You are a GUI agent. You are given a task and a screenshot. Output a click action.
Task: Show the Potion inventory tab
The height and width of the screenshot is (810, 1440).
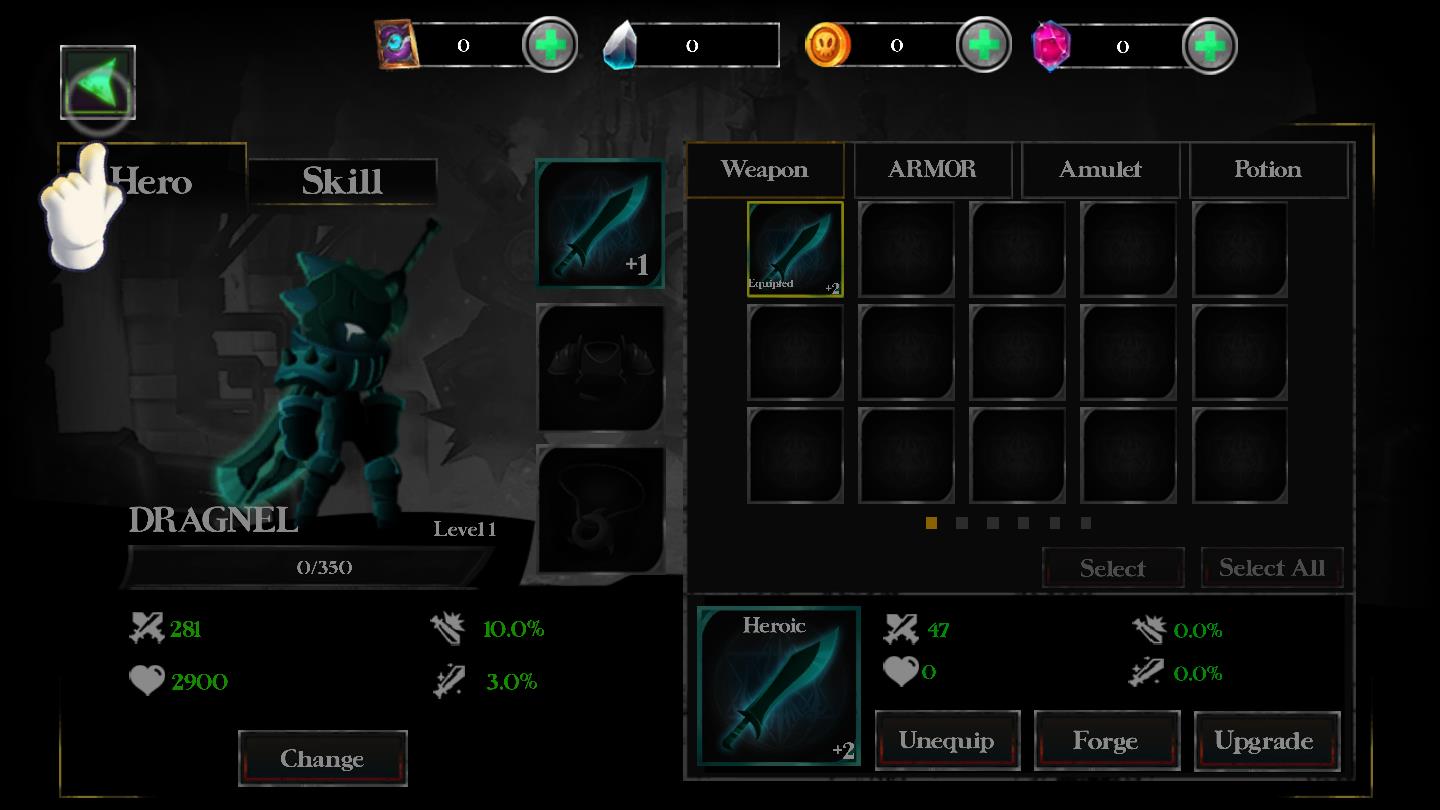[x=1268, y=169]
